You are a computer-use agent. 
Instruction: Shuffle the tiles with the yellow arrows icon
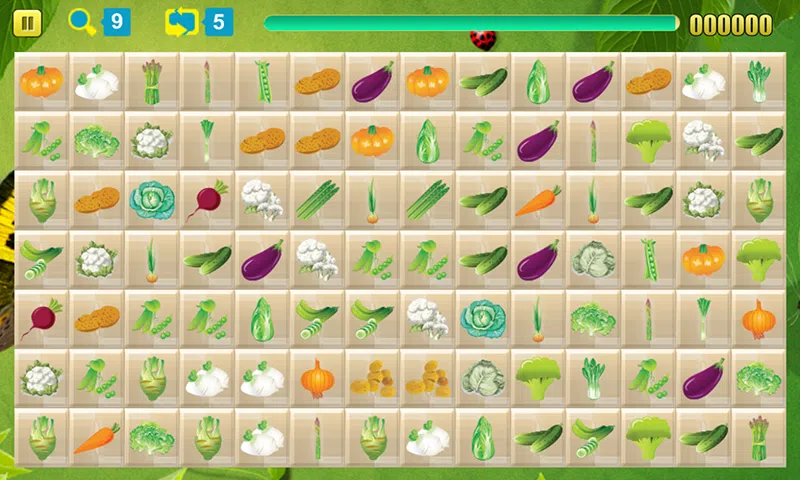pyautogui.click(x=184, y=22)
